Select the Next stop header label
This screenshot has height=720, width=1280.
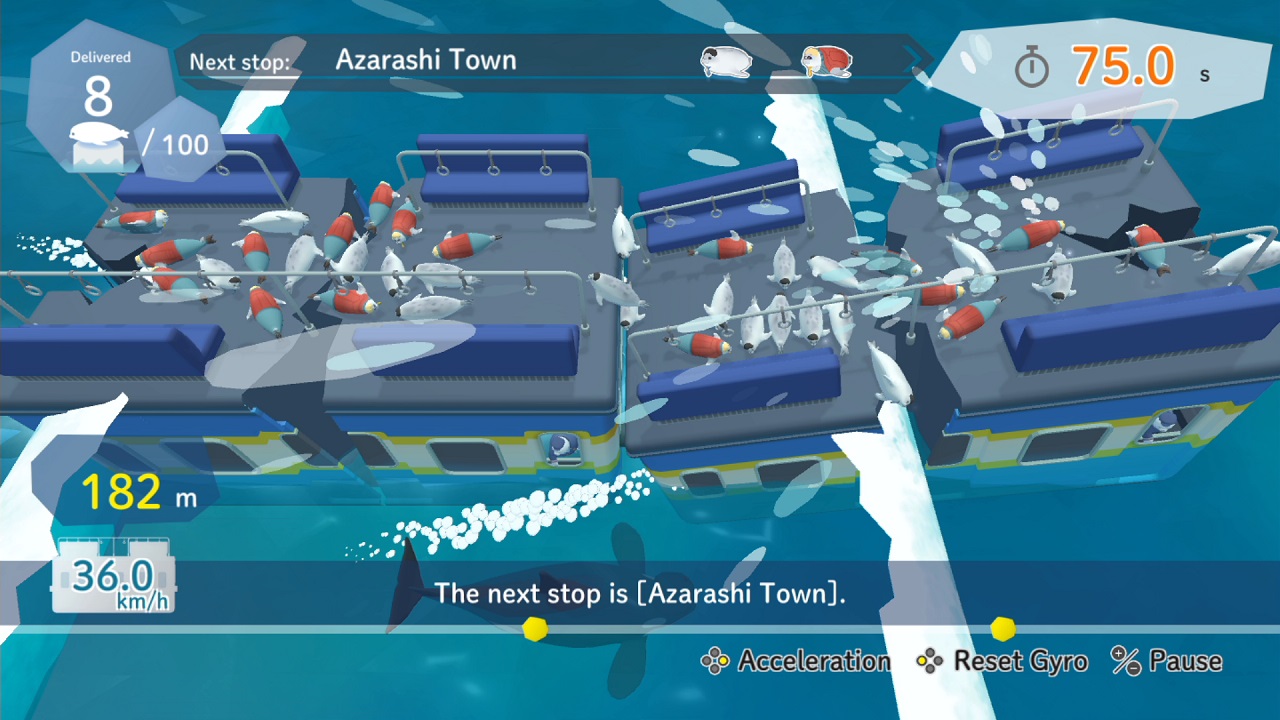pos(239,61)
